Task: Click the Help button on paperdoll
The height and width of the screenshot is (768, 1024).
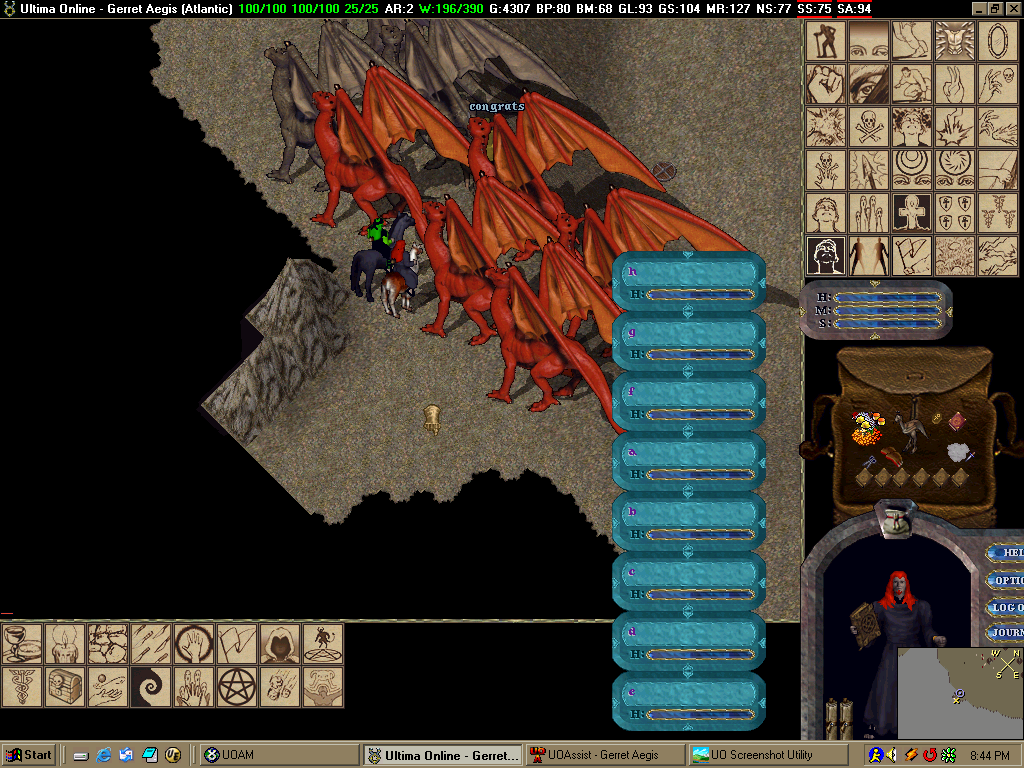Action: (x=1008, y=552)
